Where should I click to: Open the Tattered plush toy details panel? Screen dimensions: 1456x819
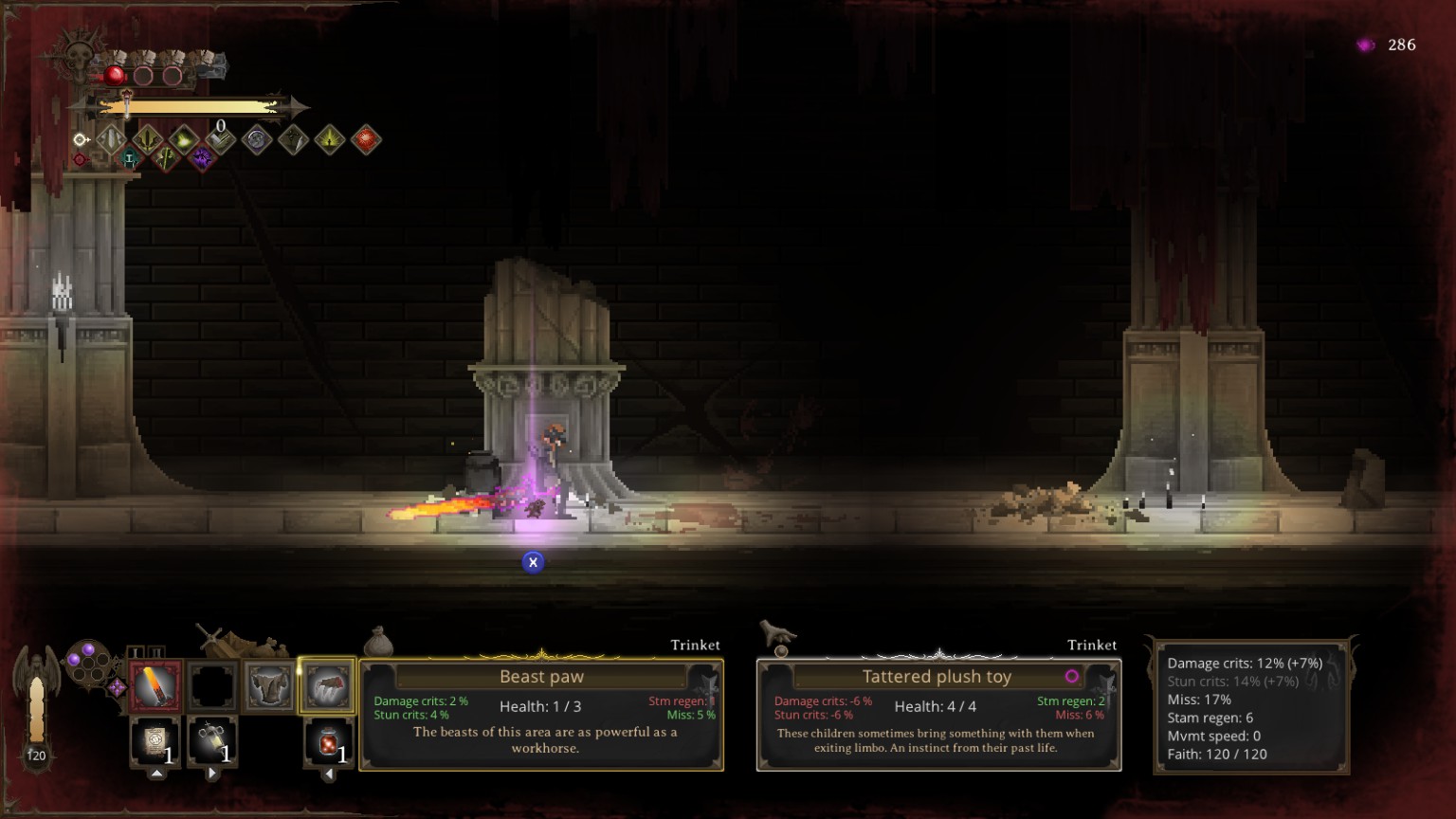(938, 715)
